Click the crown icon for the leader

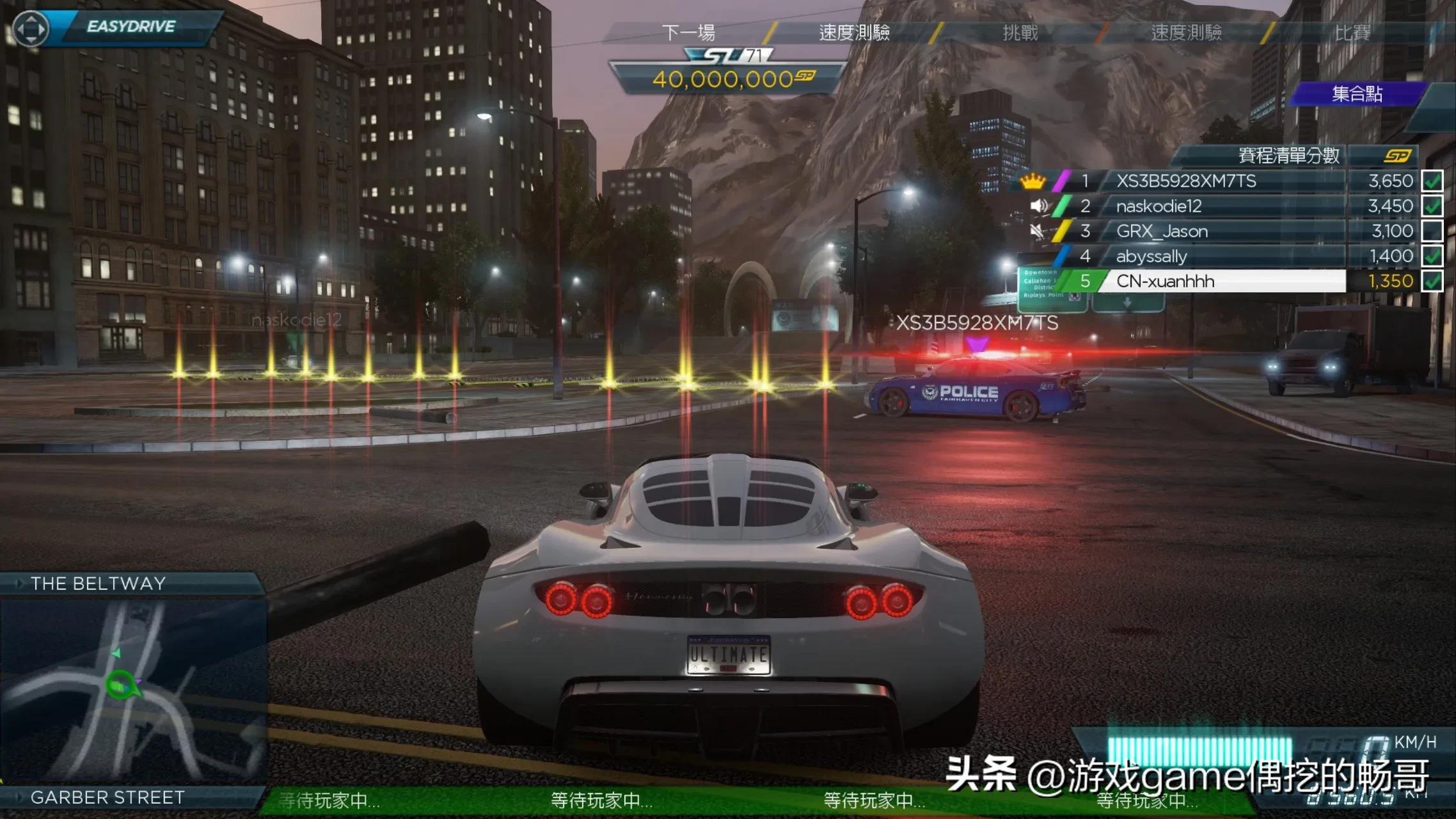tap(1033, 182)
